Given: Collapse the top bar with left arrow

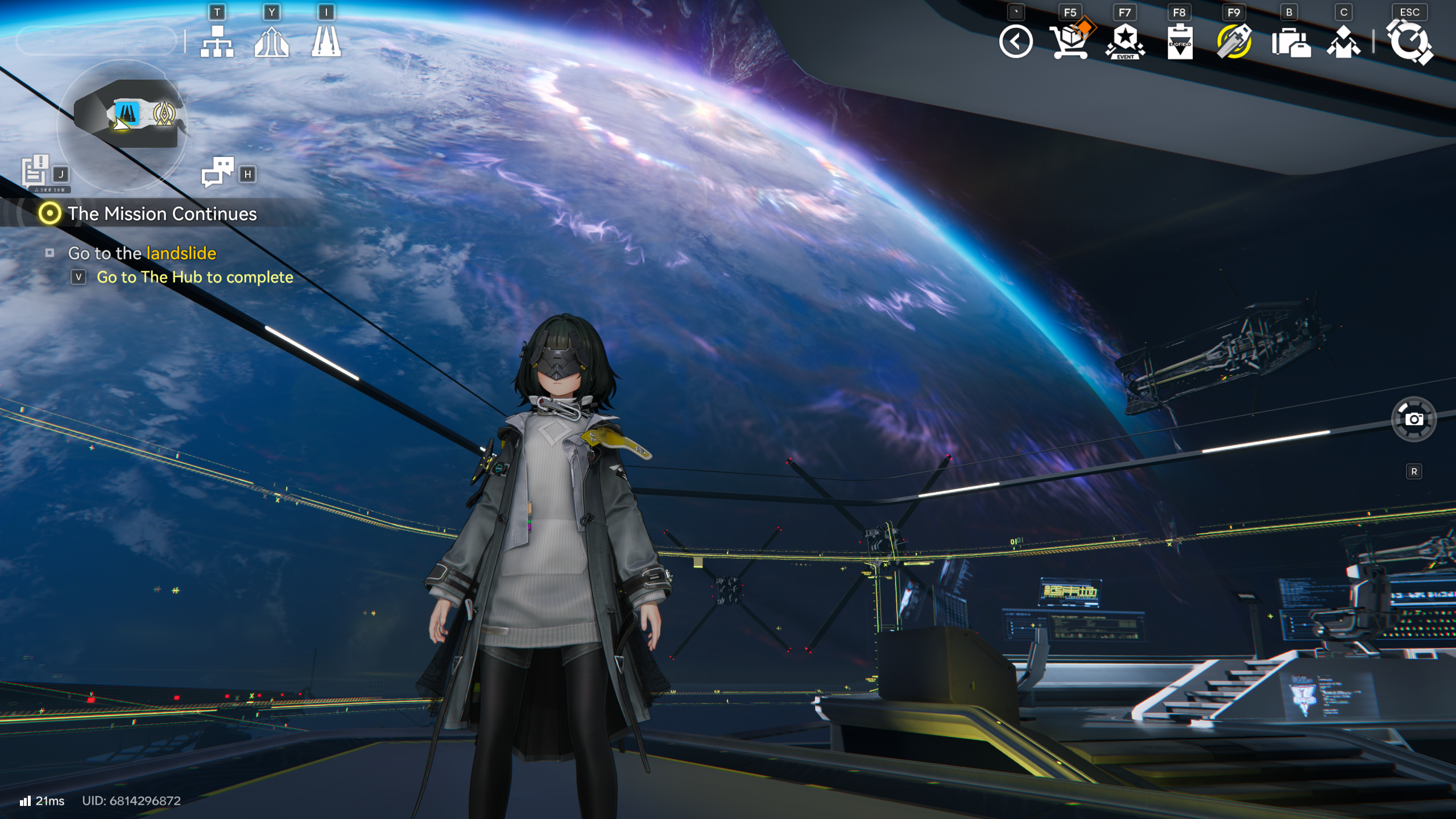Looking at the screenshot, I should (x=1016, y=42).
